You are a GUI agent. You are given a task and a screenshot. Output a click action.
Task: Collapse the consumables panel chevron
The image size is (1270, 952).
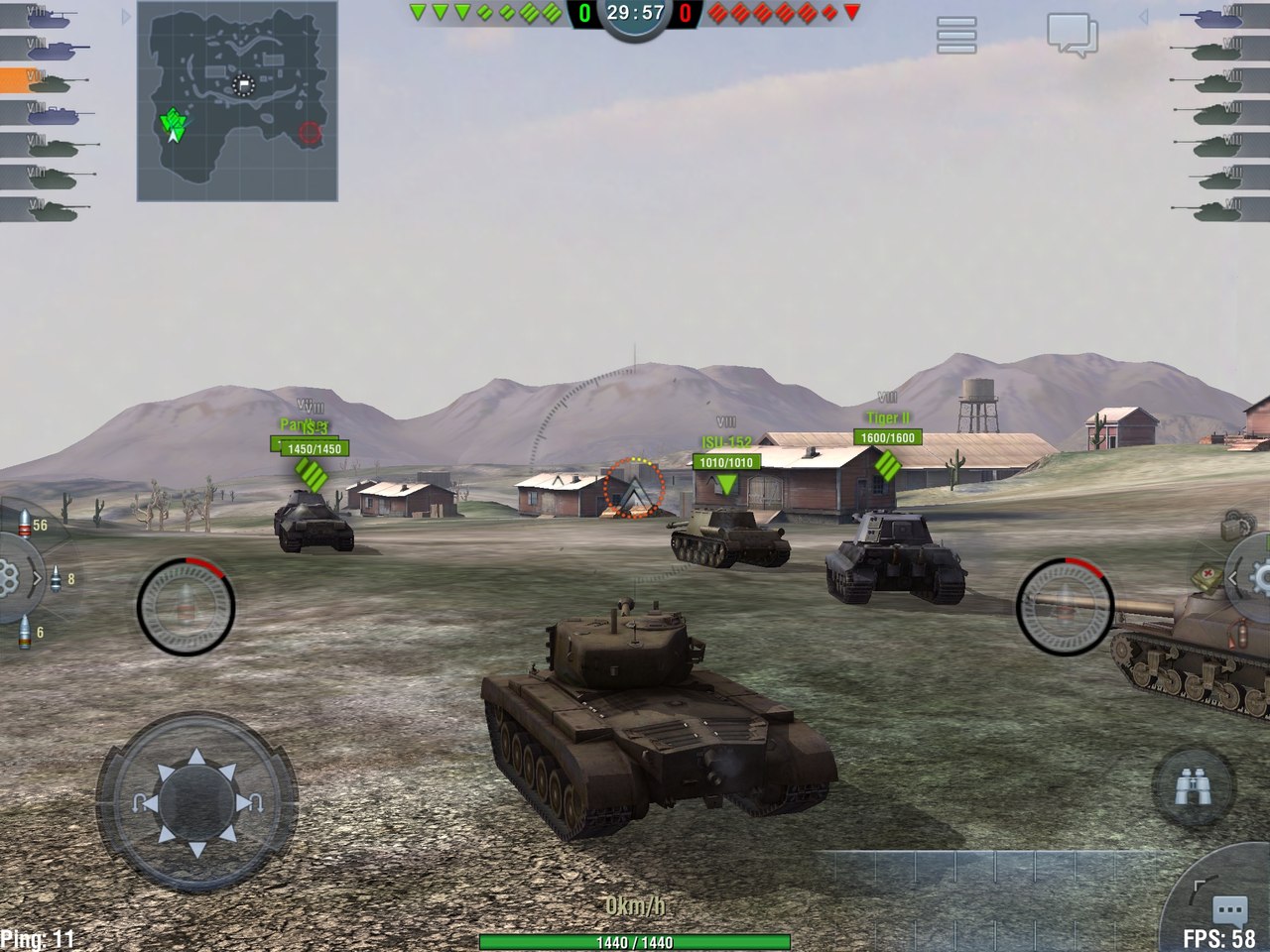[1232, 577]
